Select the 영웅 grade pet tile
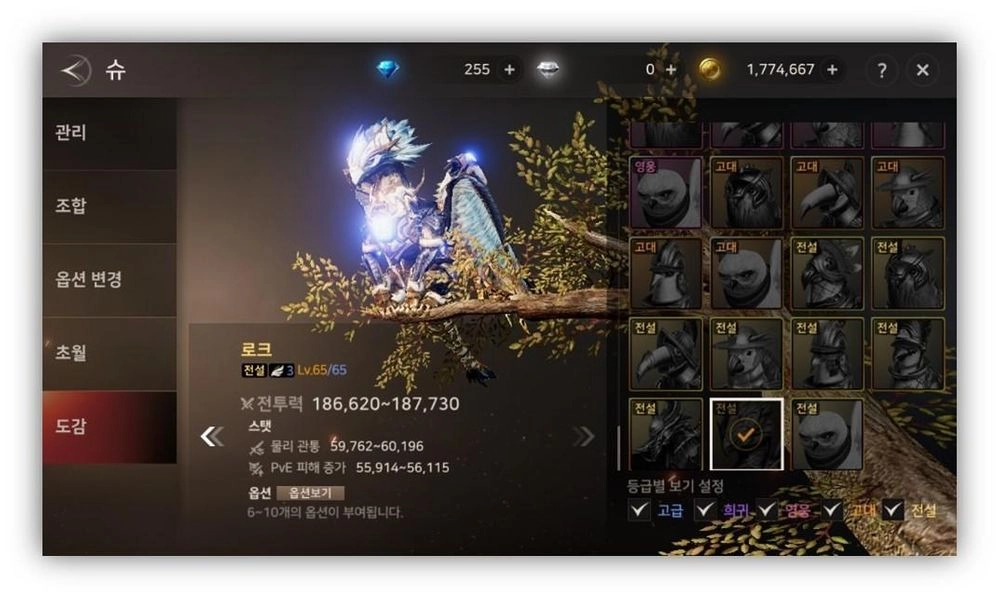 click(665, 192)
